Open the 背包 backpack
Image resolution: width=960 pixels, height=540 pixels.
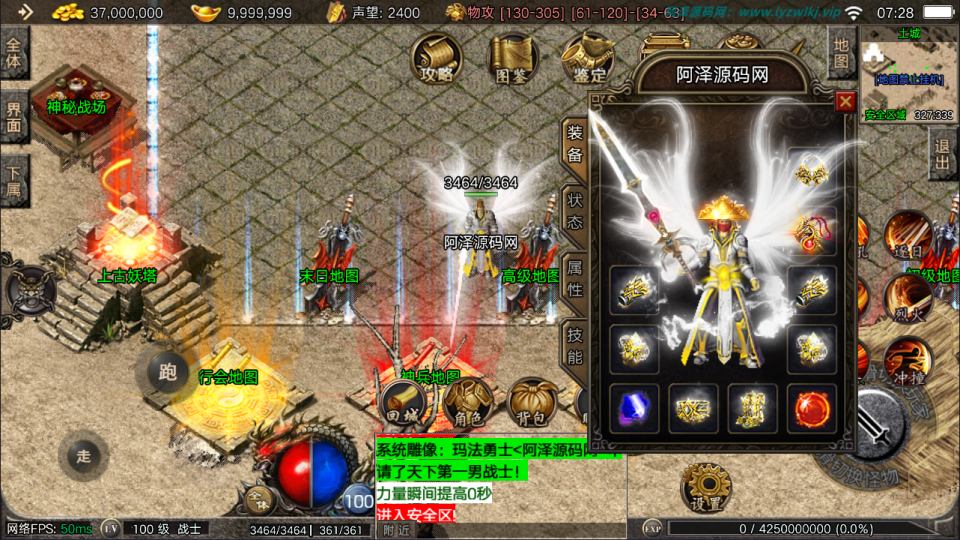tap(533, 404)
